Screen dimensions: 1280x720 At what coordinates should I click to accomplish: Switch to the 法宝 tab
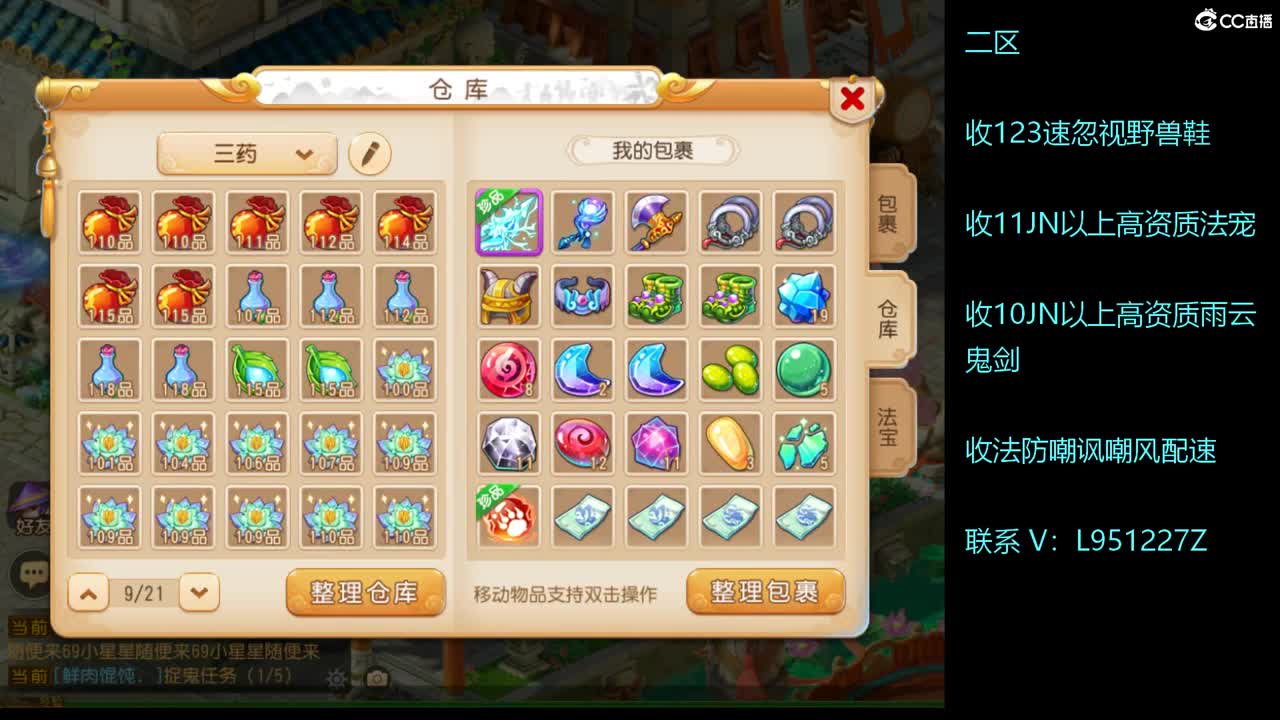point(886,424)
